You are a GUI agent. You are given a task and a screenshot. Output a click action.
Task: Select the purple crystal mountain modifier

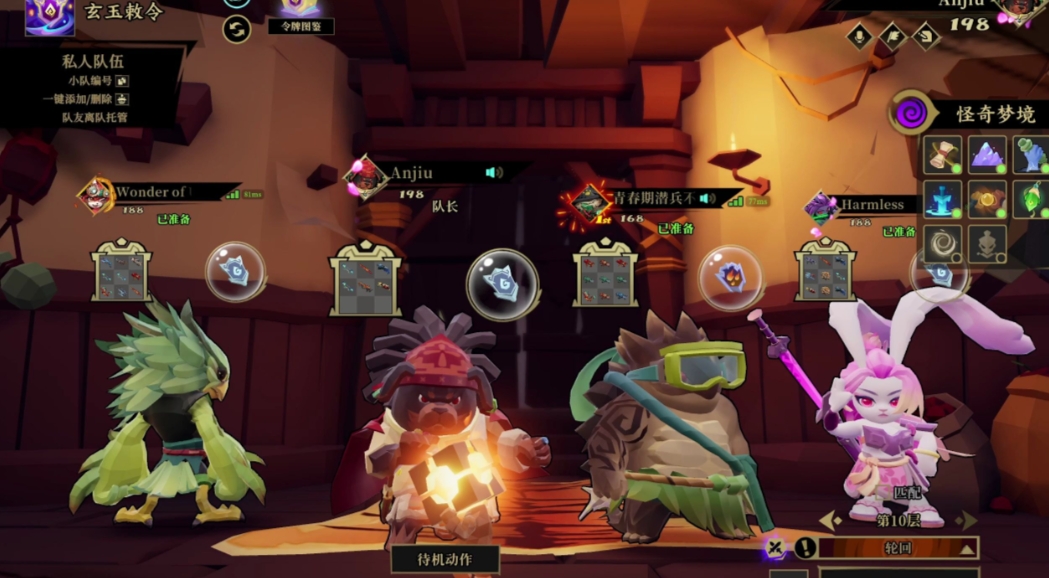point(987,155)
